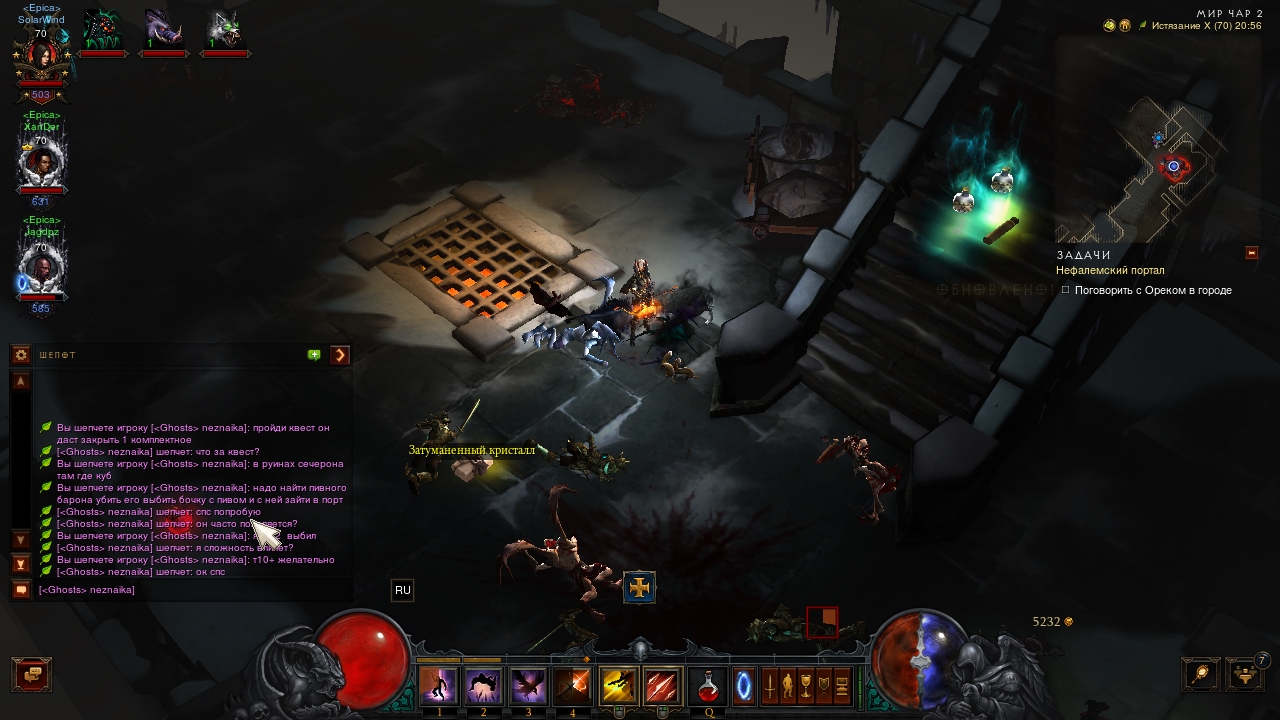The image size is (1280, 720).
Task: Use the vaulting skill in slot 2
Action: 484,686
